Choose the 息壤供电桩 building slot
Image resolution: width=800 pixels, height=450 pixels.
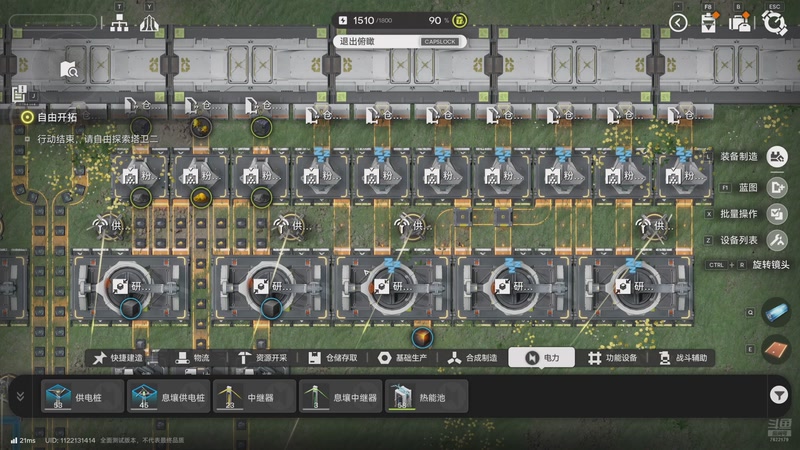[169, 397]
